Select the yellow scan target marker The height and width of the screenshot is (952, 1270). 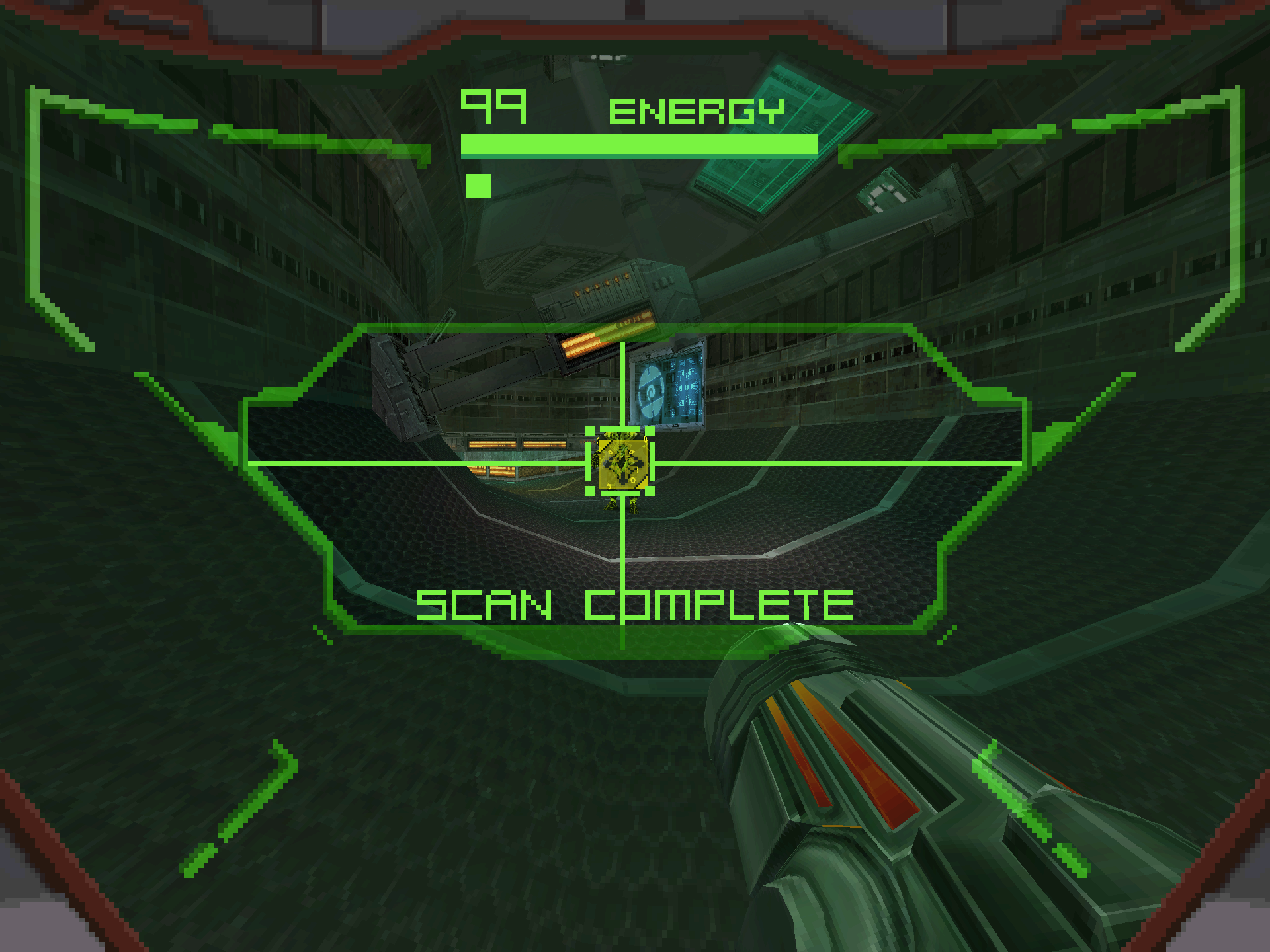tap(621, 463)
